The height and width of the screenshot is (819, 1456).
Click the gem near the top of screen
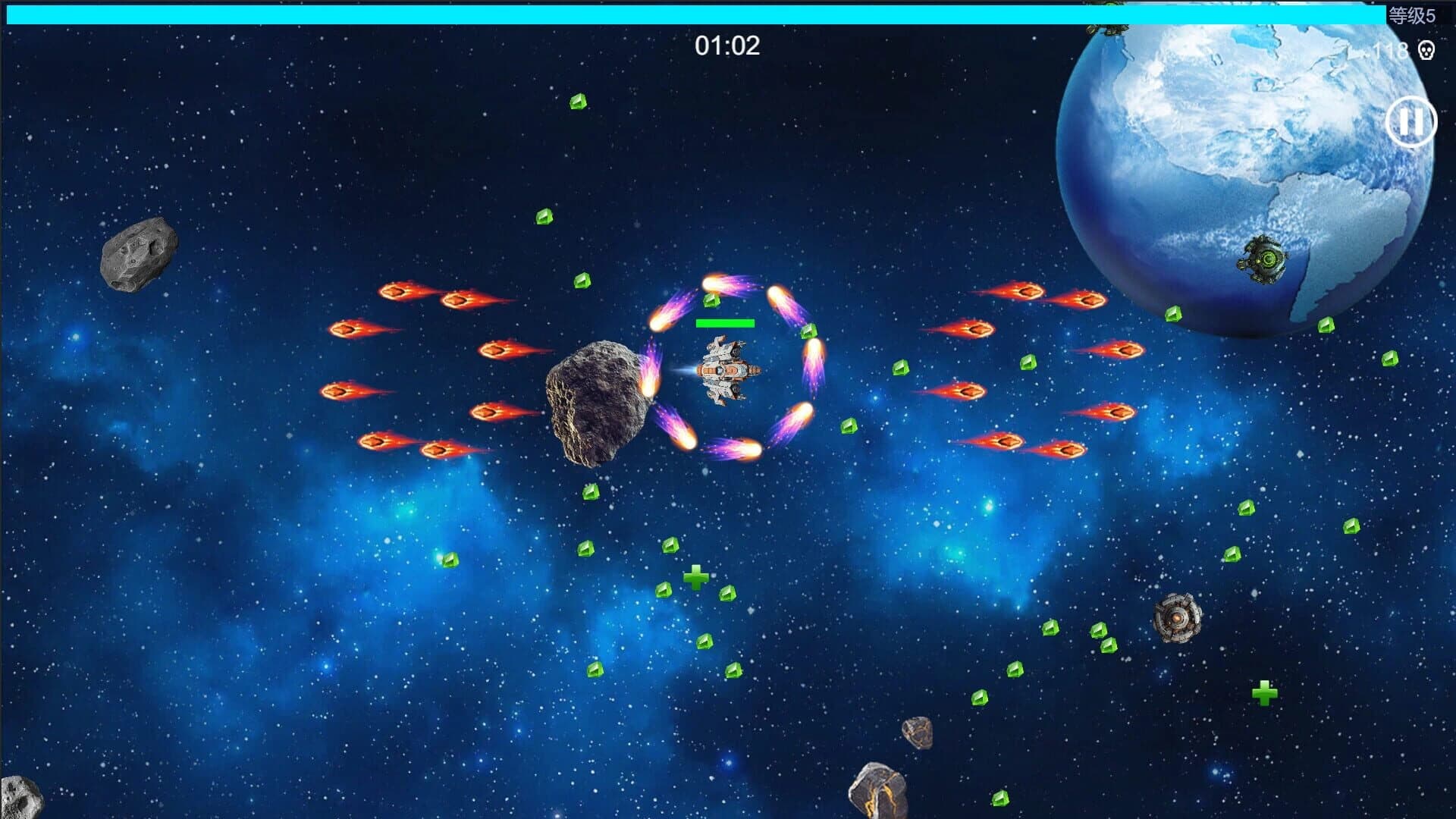[580, 100]
